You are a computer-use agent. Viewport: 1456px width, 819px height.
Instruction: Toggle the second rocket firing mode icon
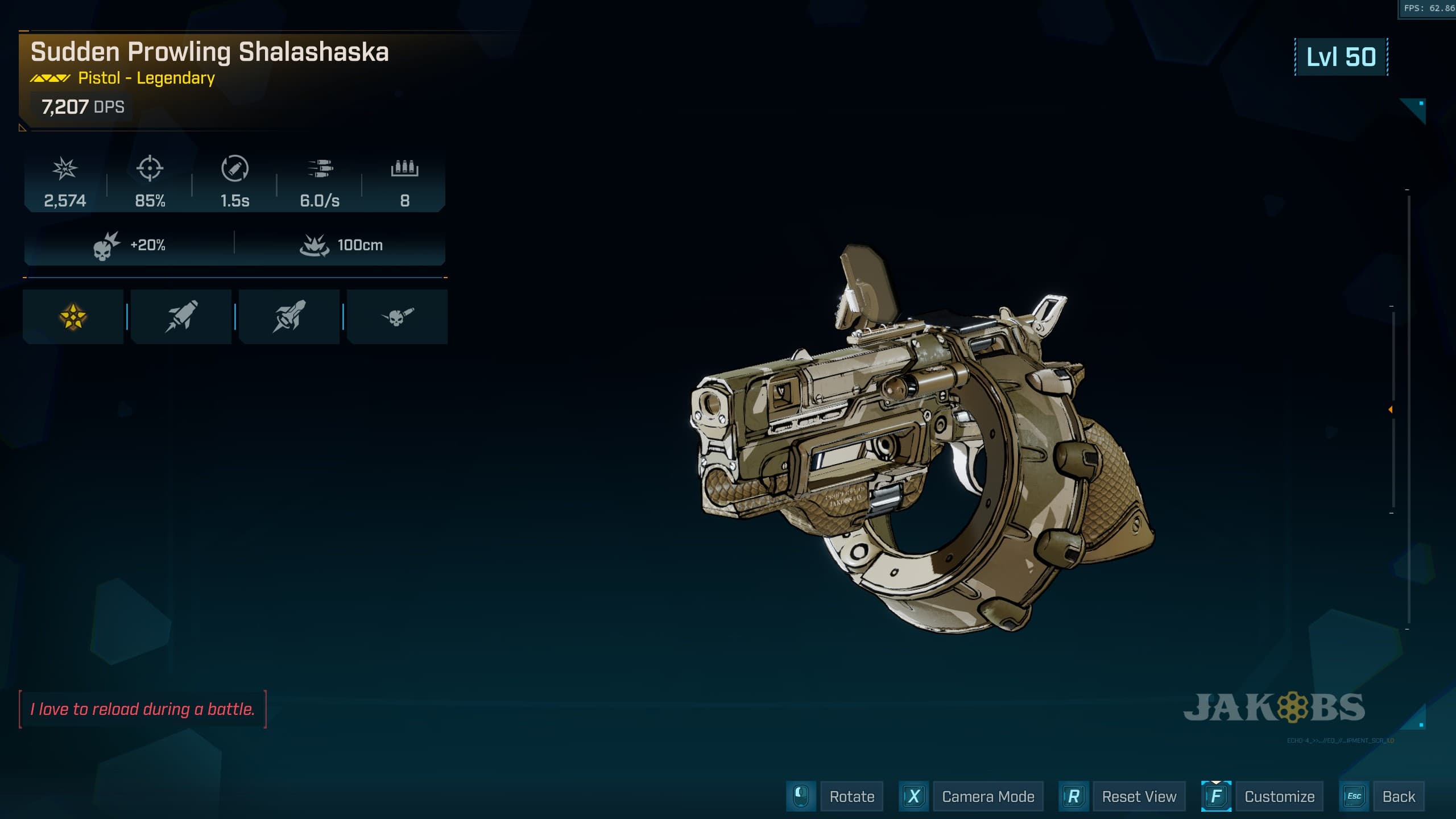289,317
